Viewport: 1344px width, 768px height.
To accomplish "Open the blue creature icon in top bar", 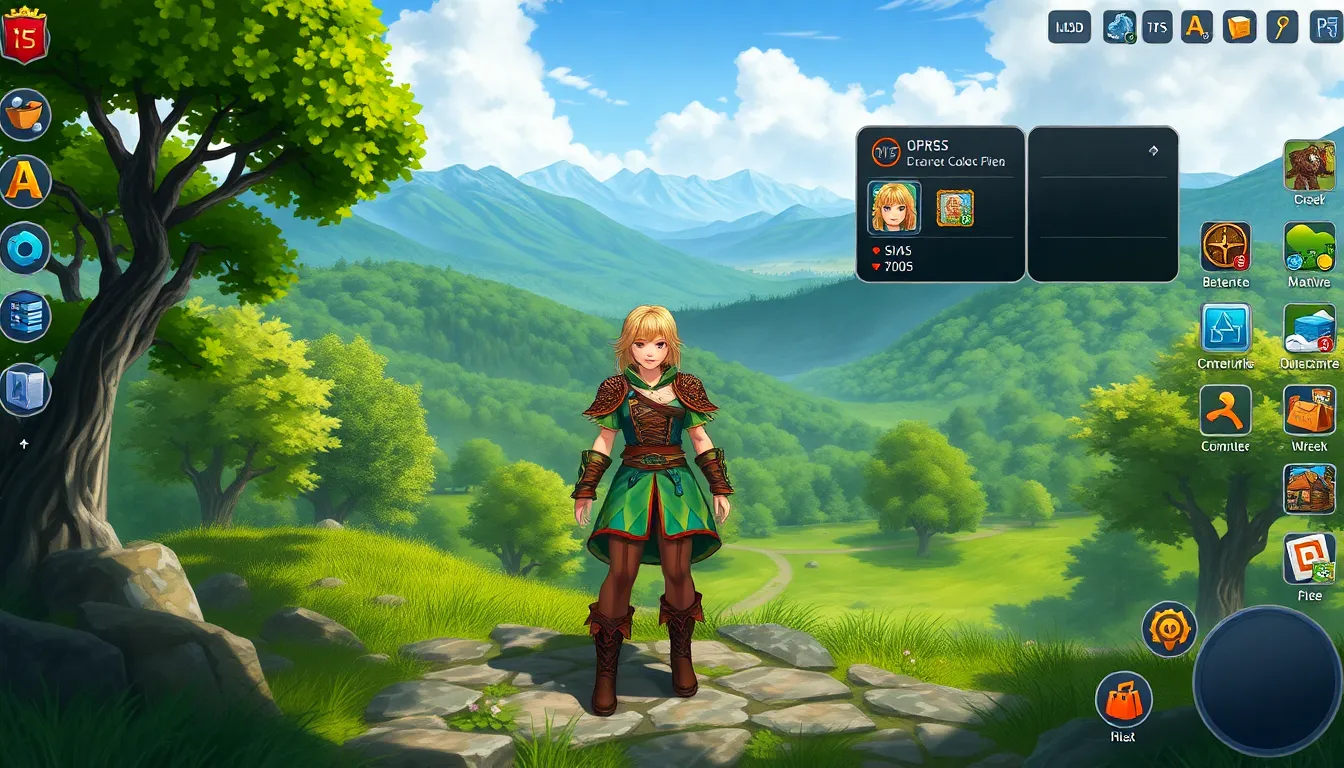I will [x=1119, y=27].
